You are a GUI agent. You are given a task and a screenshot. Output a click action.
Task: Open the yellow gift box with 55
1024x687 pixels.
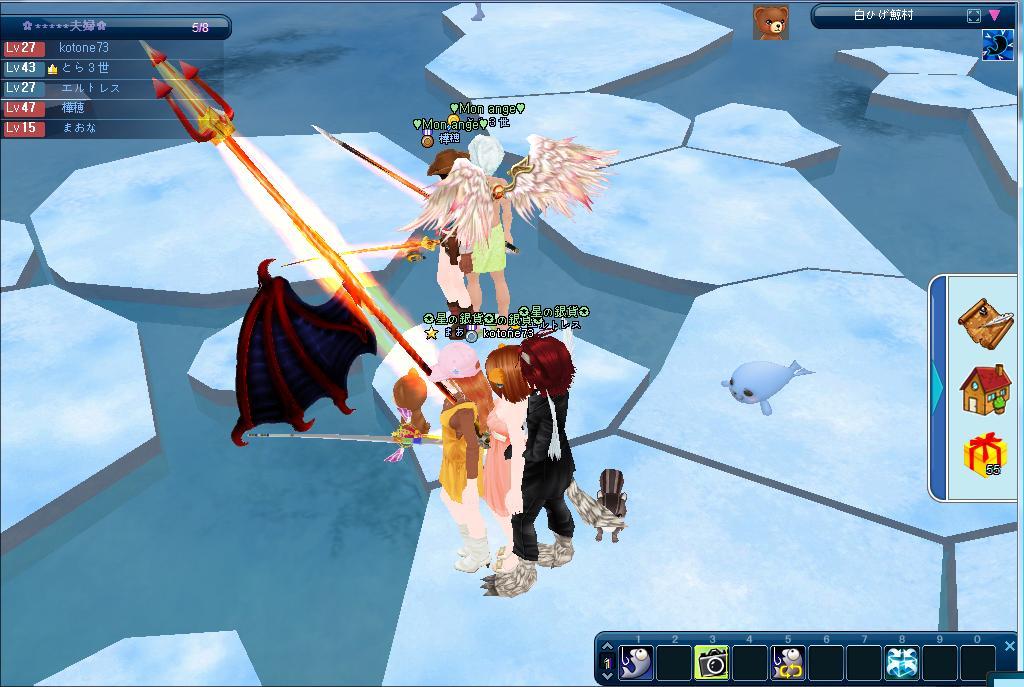point(984,455)
